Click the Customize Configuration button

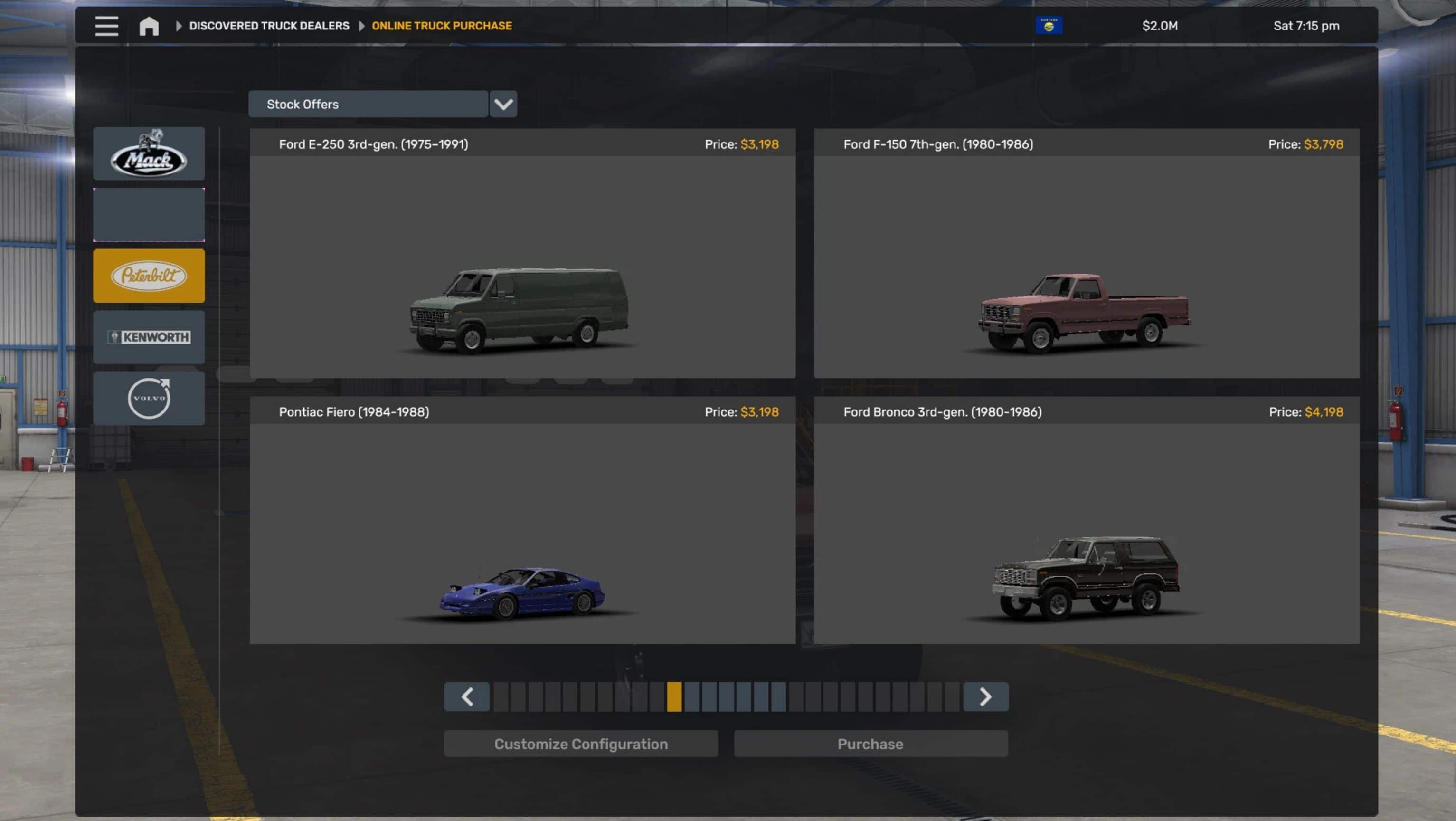pyautogui.click(x=580, y=744)
